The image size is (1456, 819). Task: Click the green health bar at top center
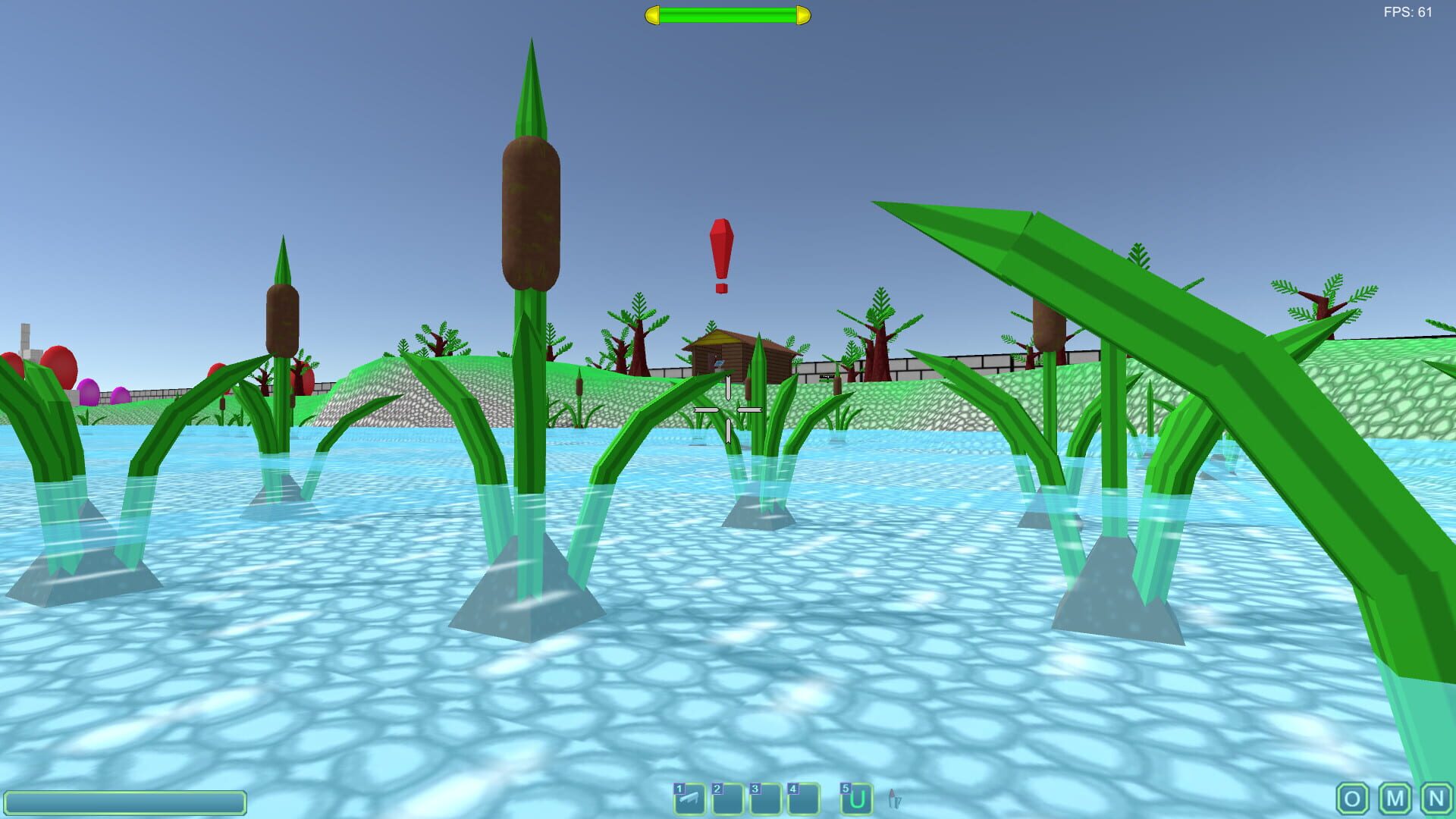click(724, 14)
